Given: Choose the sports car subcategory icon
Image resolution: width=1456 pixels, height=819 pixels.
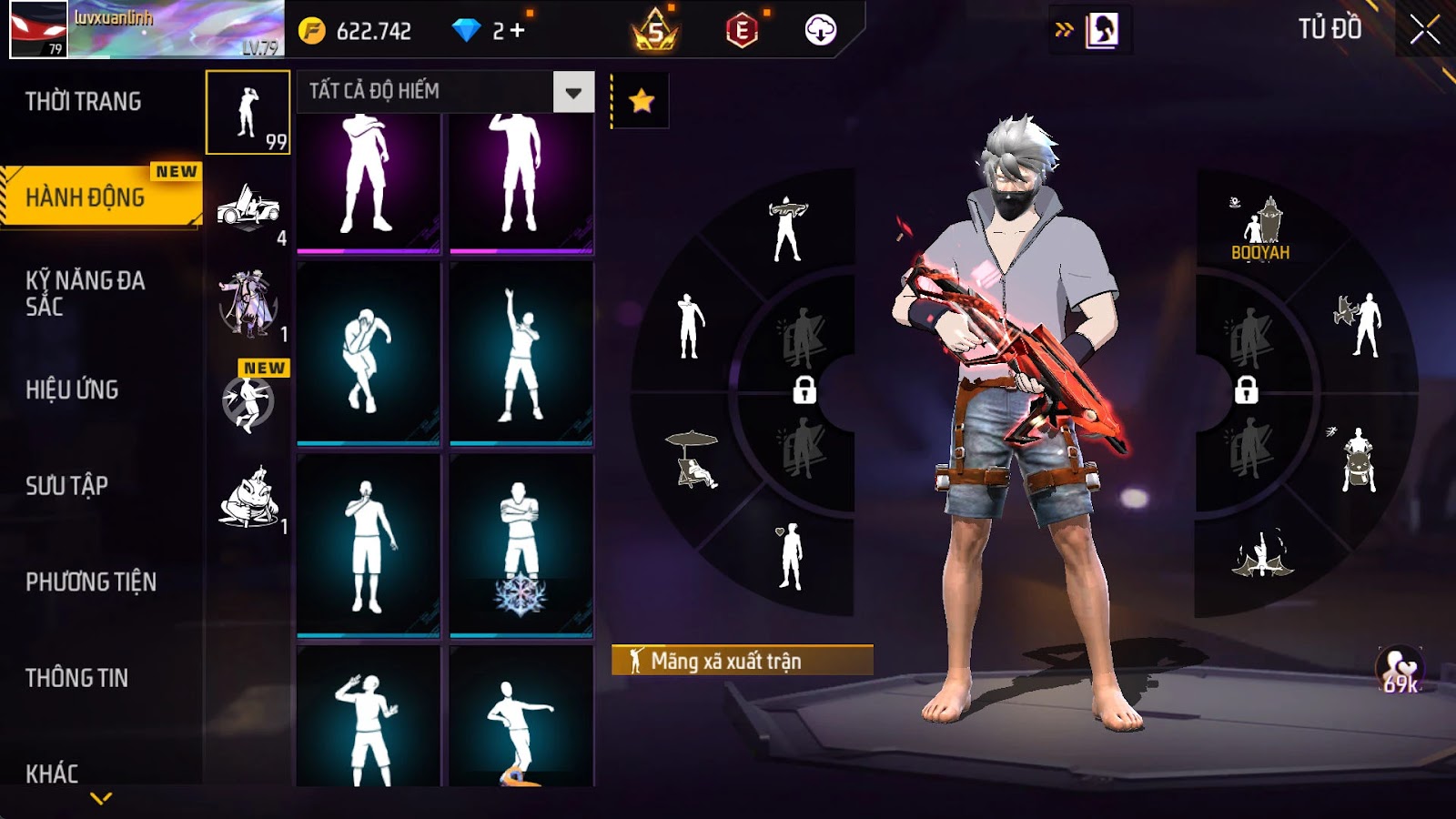Looking at the screenshot, I should (248, 209).
